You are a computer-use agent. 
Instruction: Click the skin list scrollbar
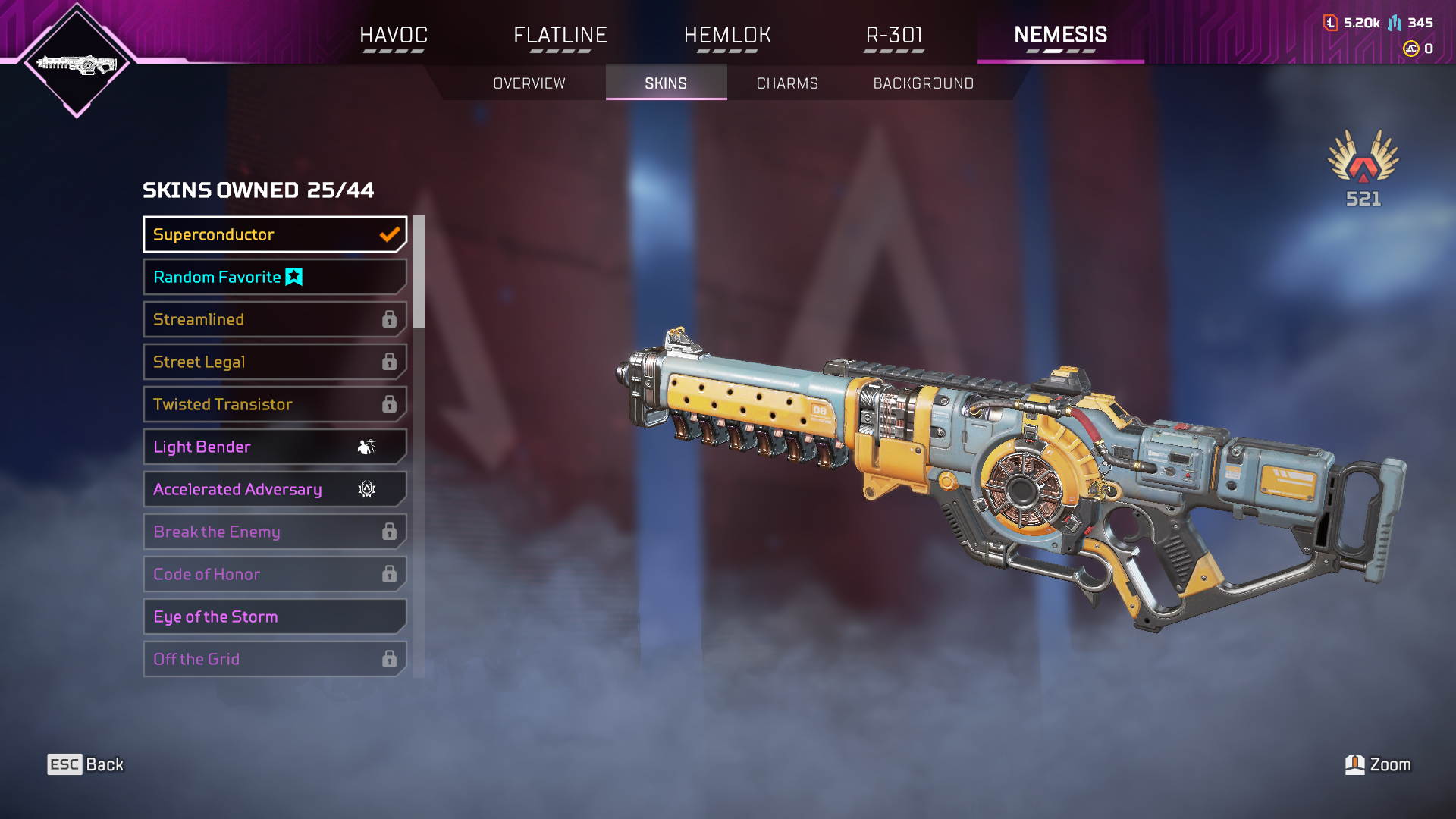pos(419,273)
